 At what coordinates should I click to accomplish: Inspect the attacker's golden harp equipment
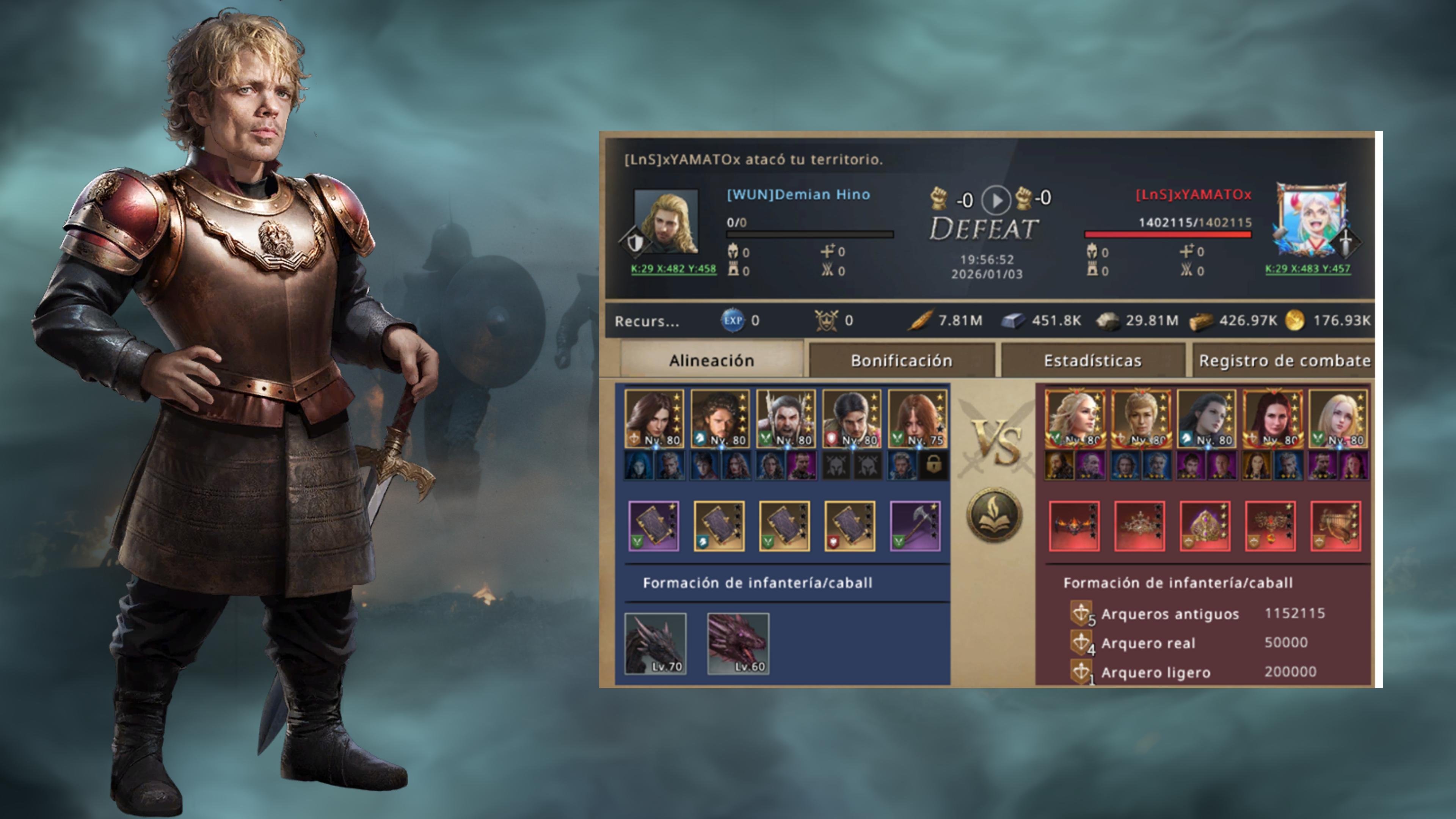(x=1335, y=526)
